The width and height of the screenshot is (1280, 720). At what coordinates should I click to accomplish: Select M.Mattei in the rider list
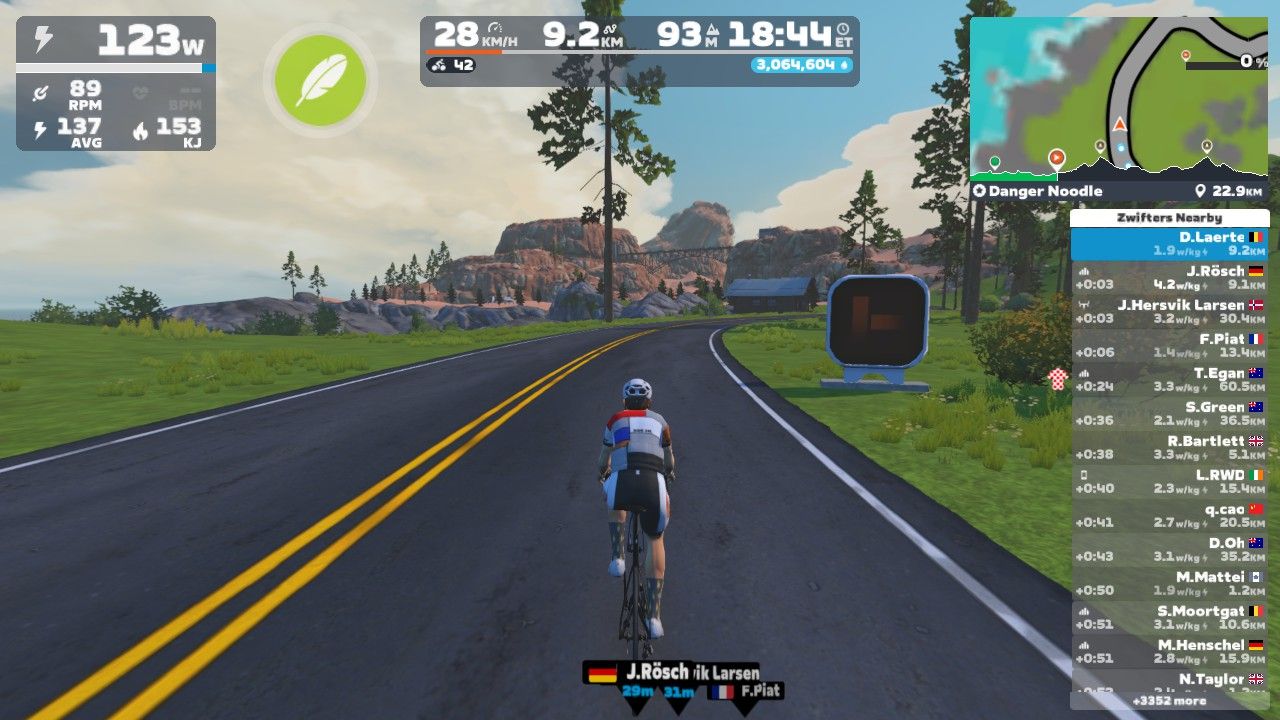point(1169,584)
